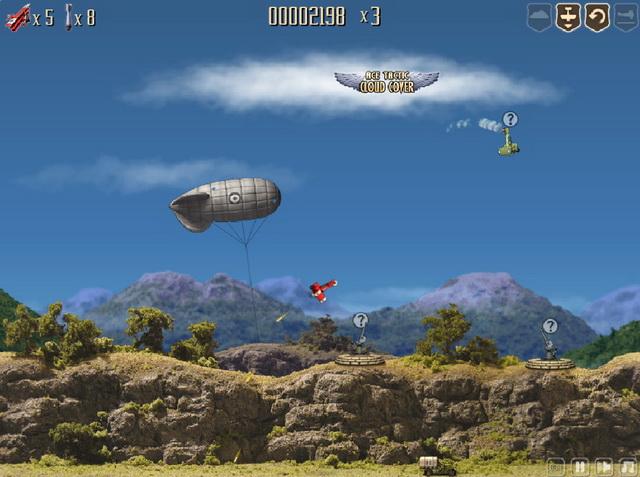Toggle the sound effects speaker button
This screenshot has height=477, width=640.
604,466
